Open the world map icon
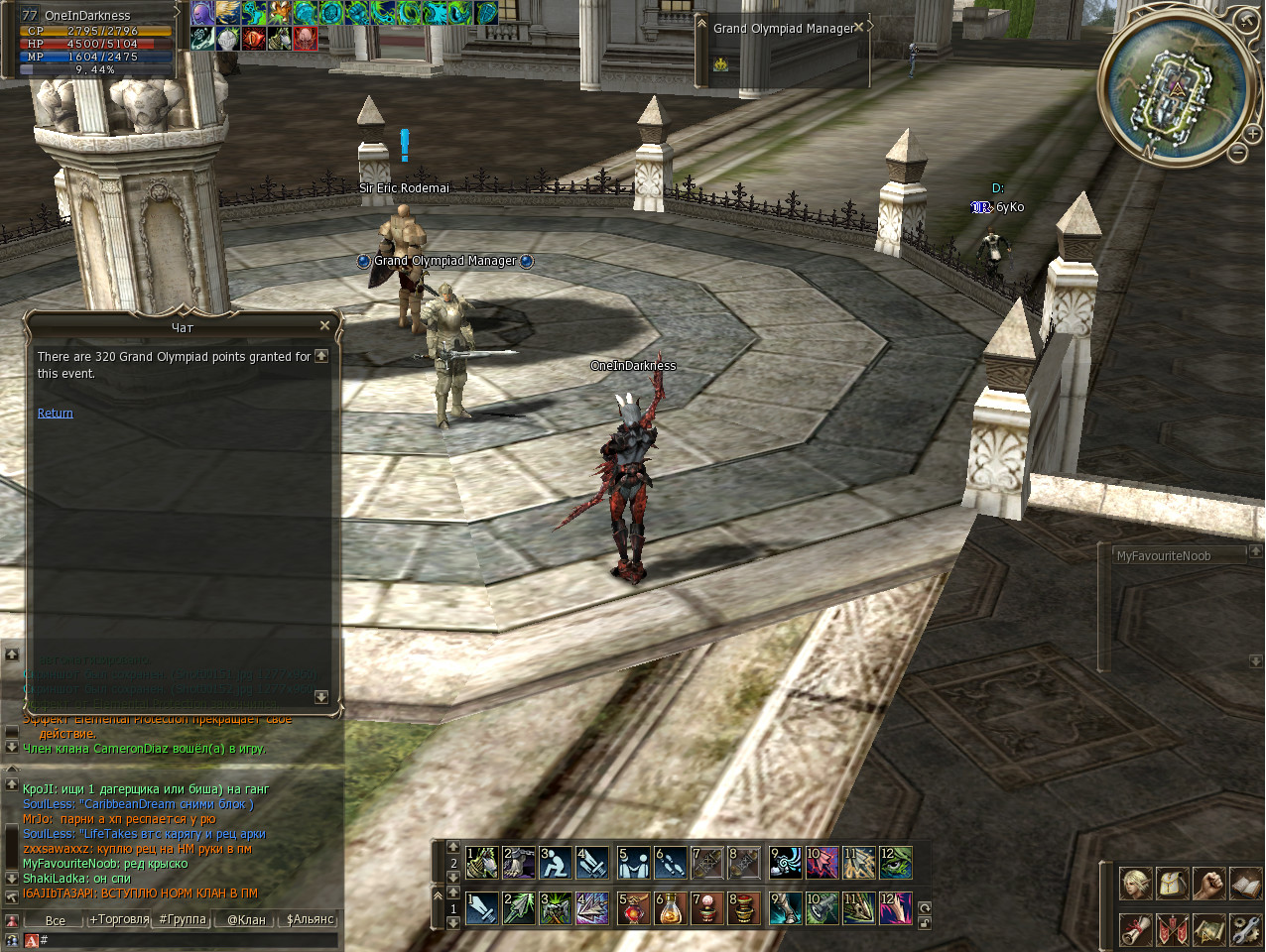 1208,929
